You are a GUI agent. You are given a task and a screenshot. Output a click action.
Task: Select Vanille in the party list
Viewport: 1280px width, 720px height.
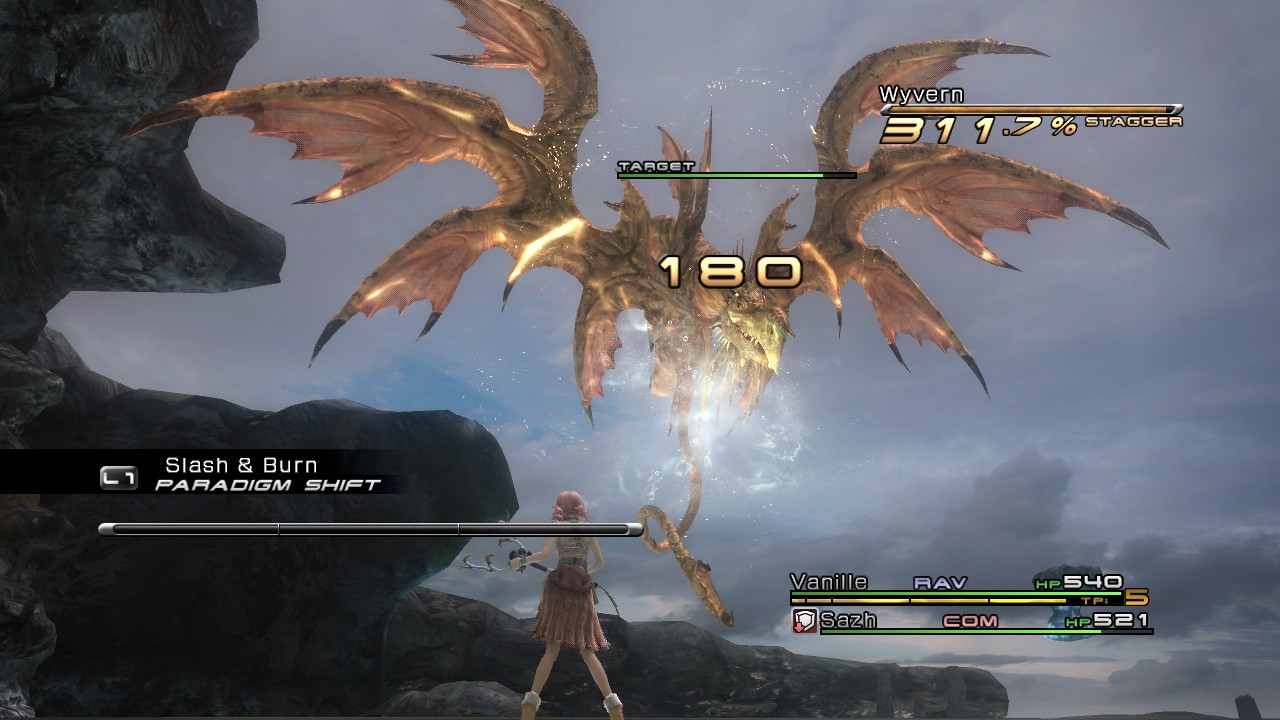pyautogui.click(x=829, y=582)
